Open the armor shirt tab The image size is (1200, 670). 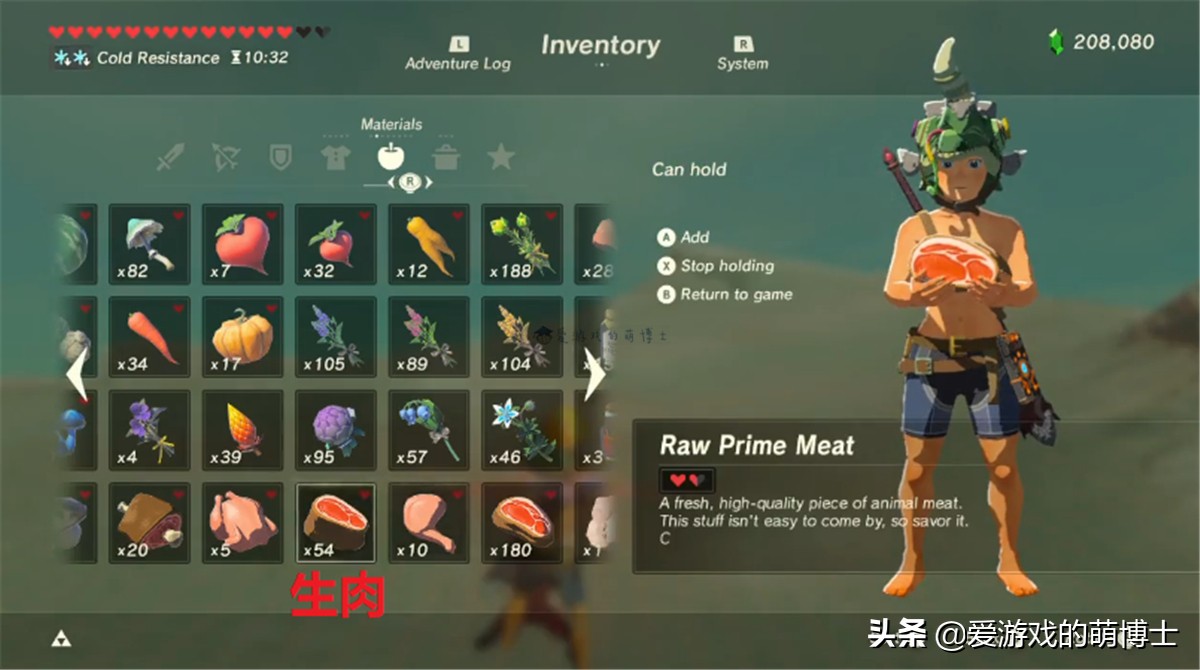coord(334,157)
